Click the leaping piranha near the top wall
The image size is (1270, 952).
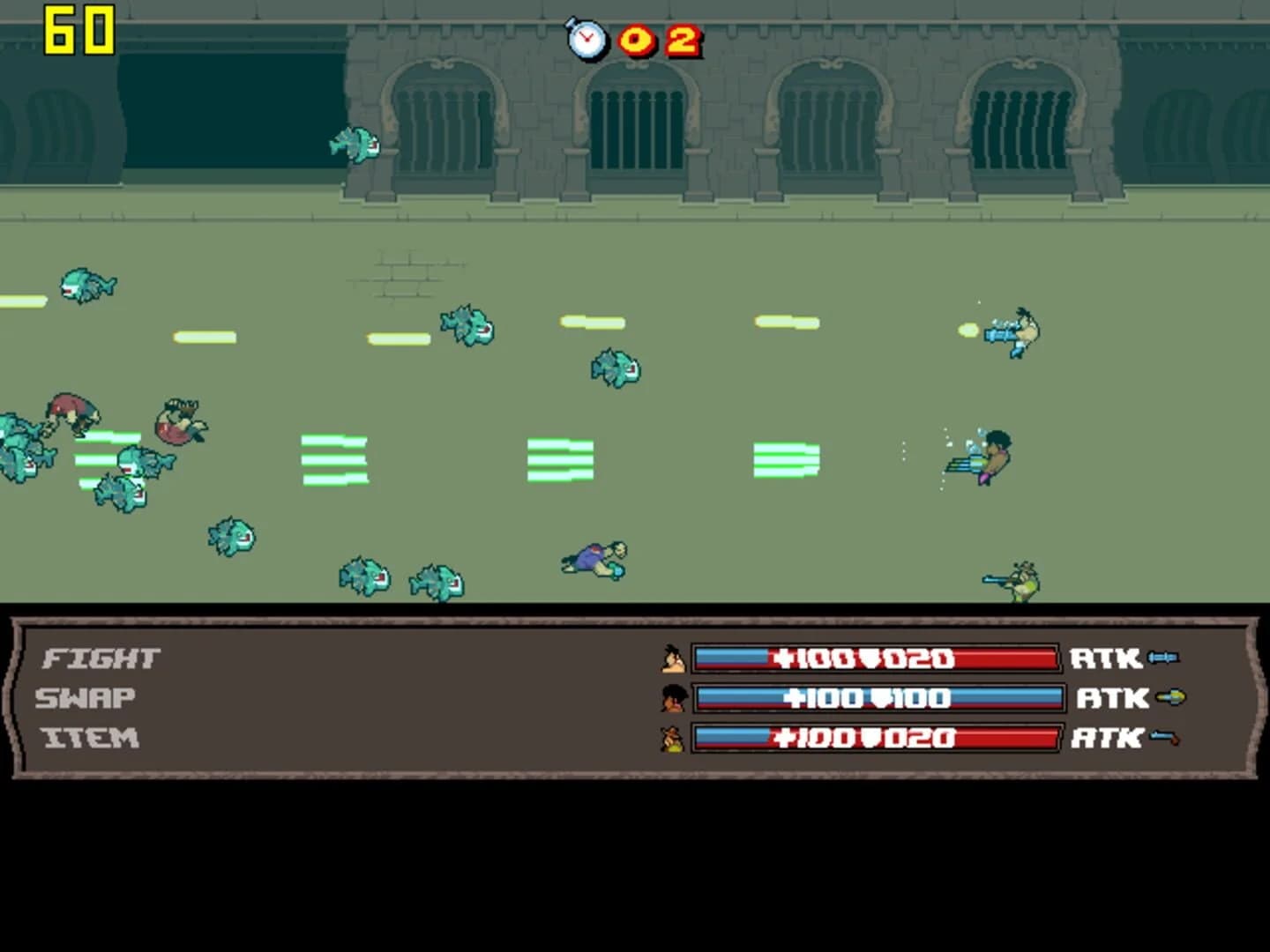tap(356, 145)
